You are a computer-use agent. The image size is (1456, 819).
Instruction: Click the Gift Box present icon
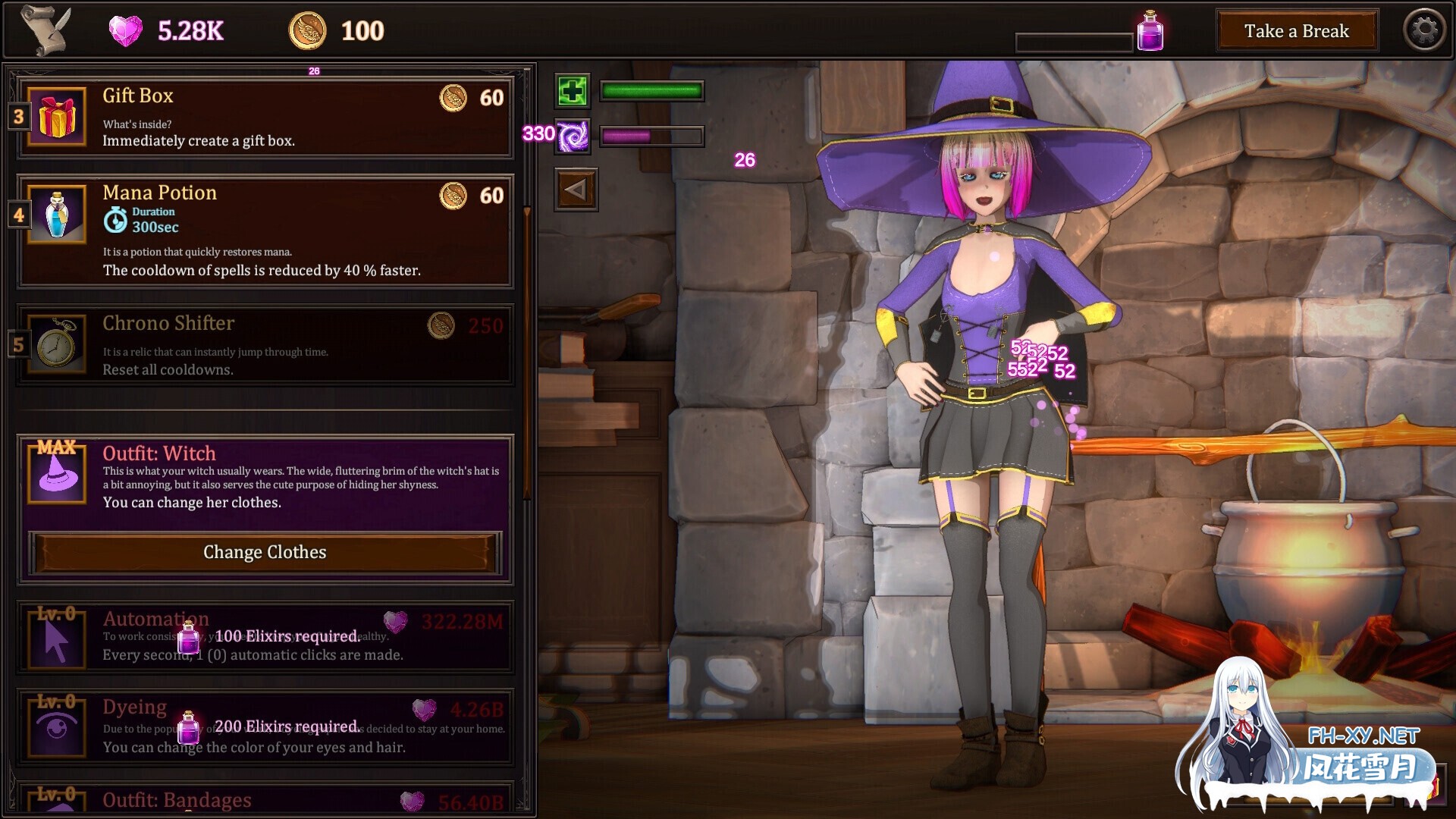[x=55, y=118]
